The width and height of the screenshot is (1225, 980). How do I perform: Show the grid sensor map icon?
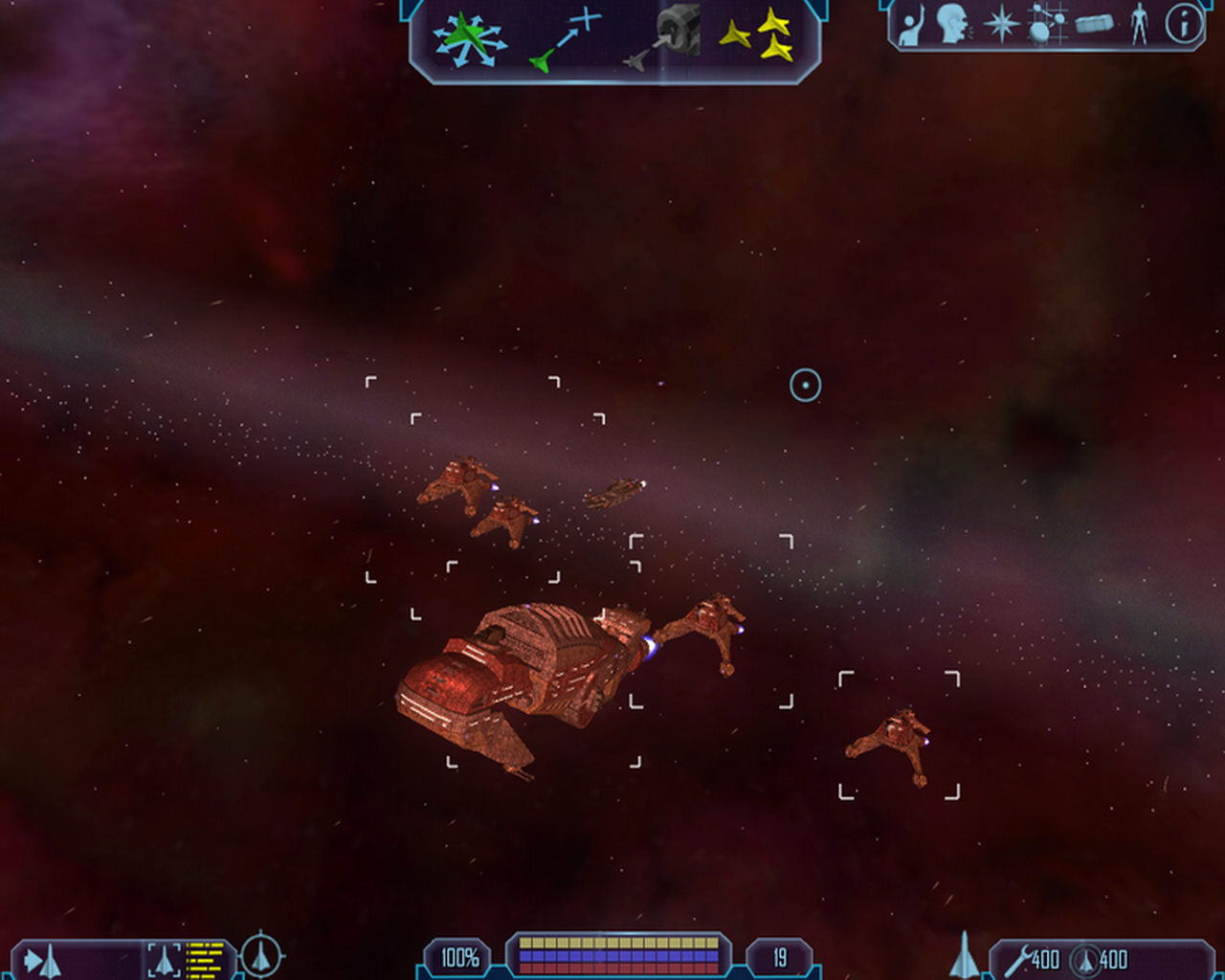(1047, 24)
